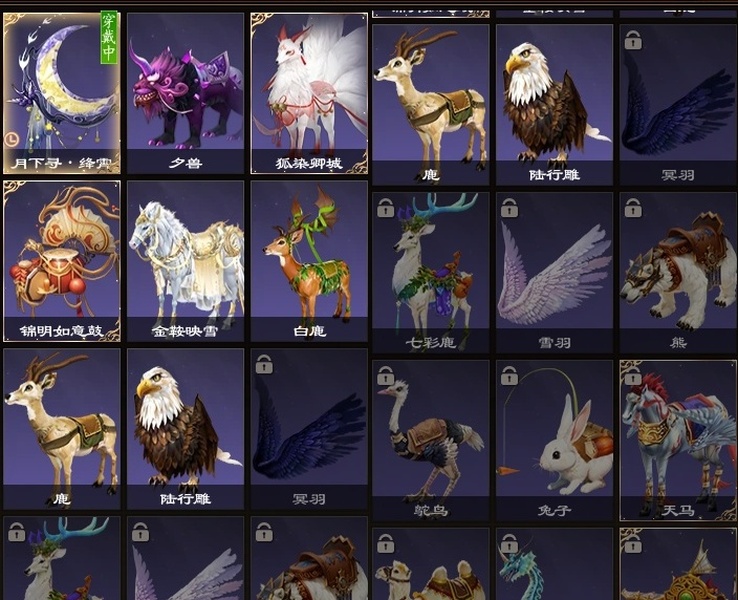Pick the locked camel mount tile
This screenshot has height=600, width=738.
coord(430,566)
